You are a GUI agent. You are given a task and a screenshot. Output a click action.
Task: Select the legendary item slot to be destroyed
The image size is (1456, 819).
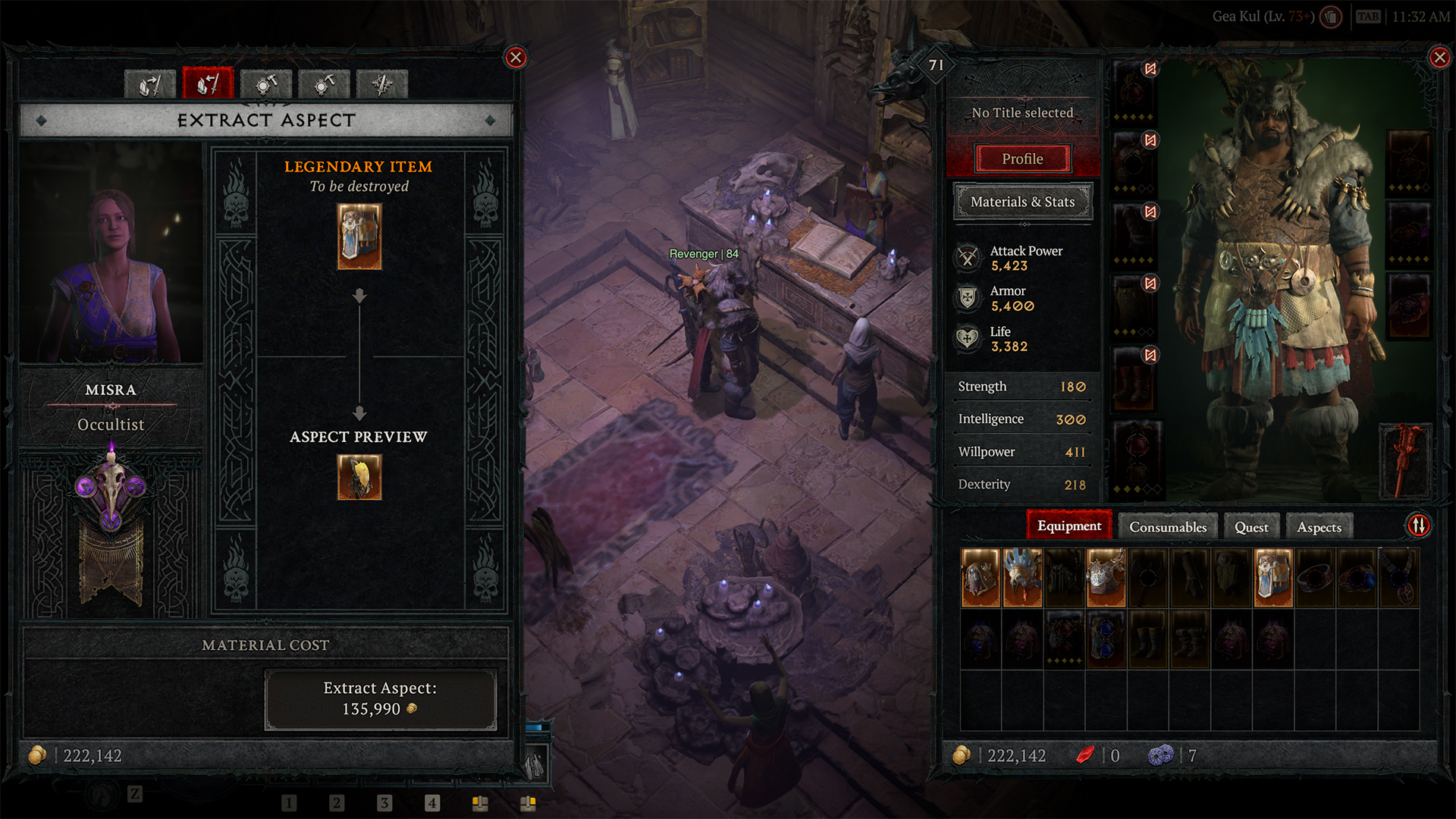tap(359, 237)
